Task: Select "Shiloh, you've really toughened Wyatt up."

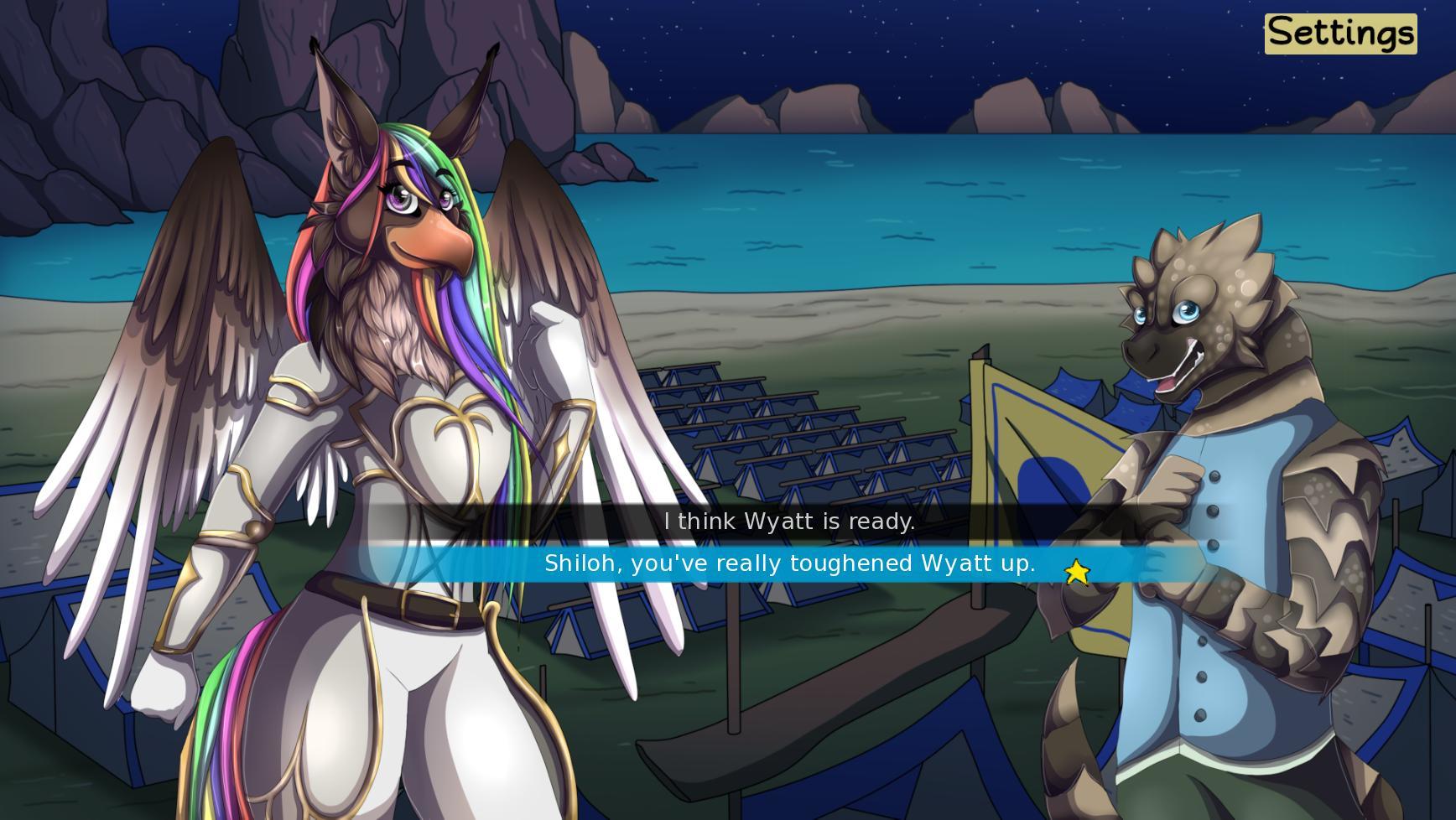Action: point(788,563)
